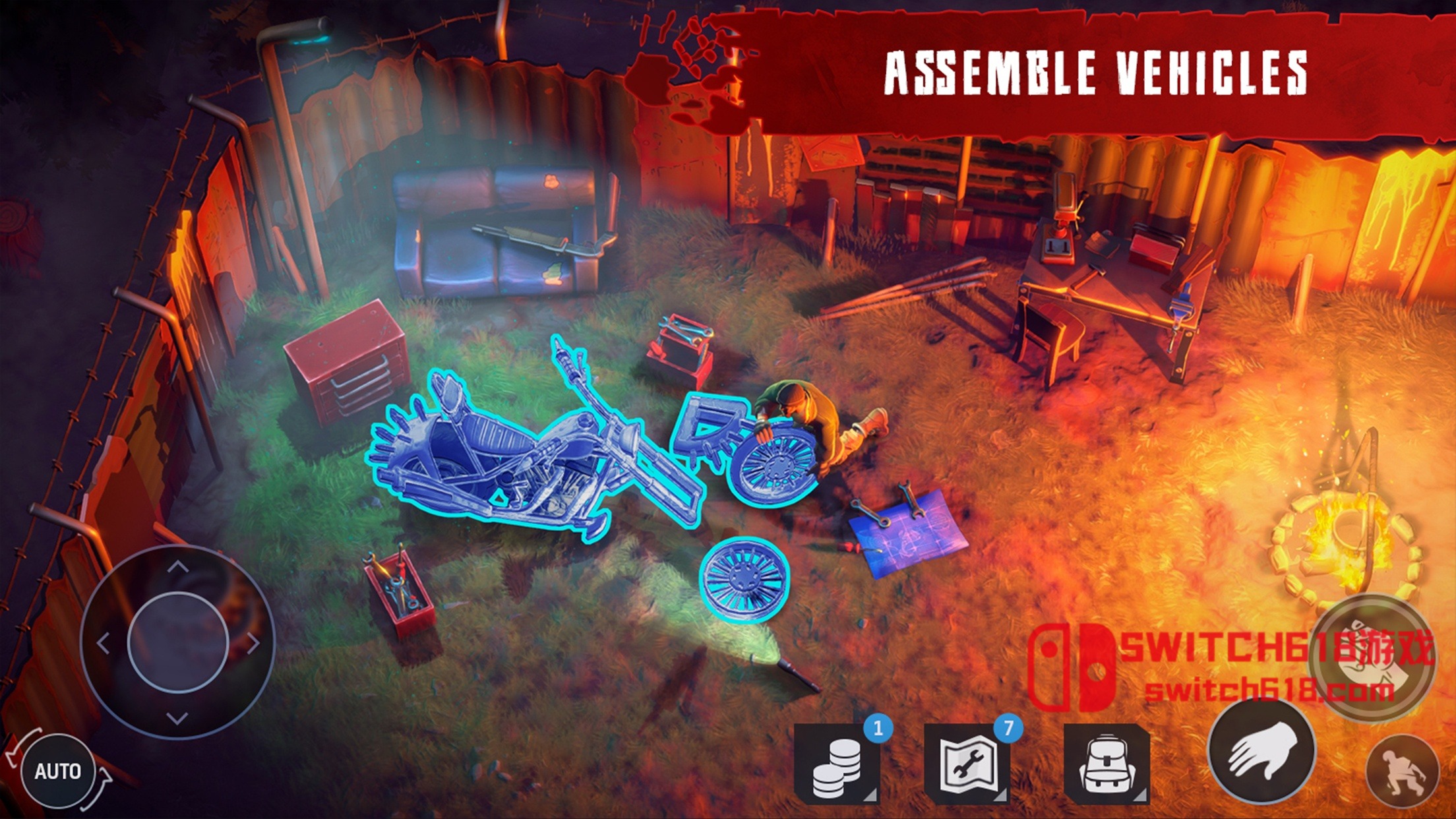Toggle the AUTO mode button
Image resolution: width=1456 pixels, height=819 pixels.
58,771
